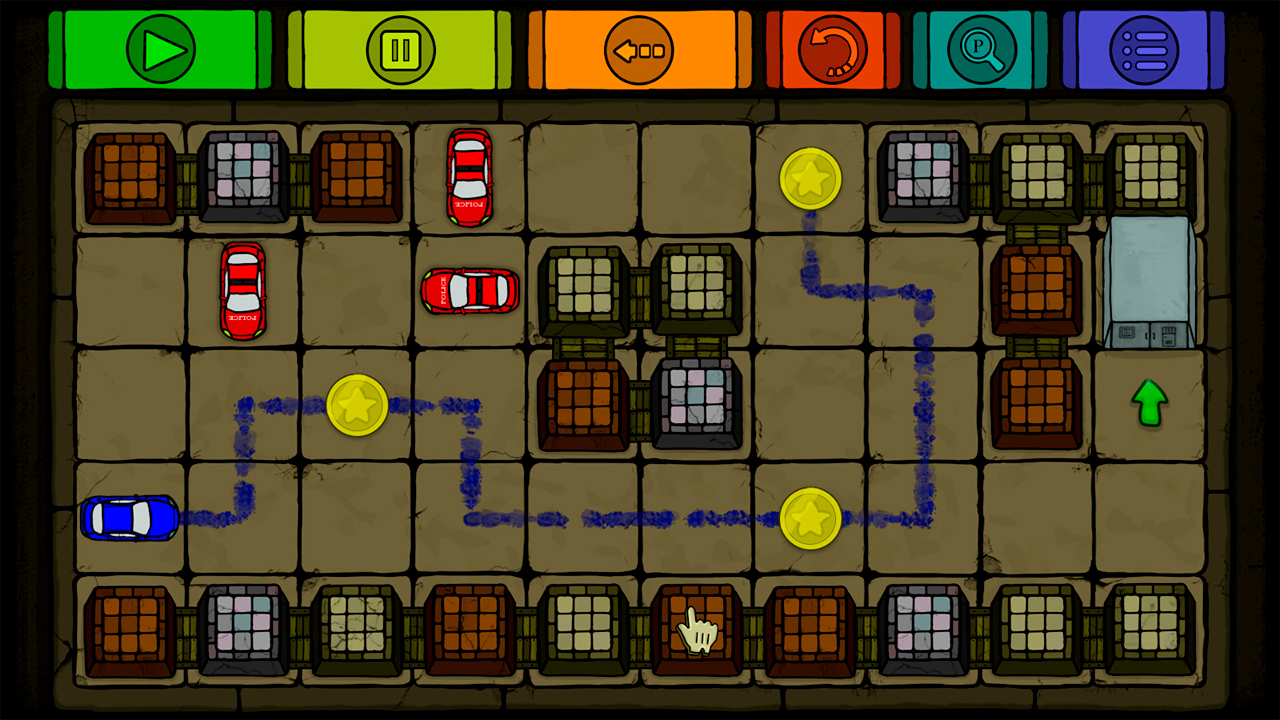Click the star coin on the left path
The image size is (1280, 720).
357,406
